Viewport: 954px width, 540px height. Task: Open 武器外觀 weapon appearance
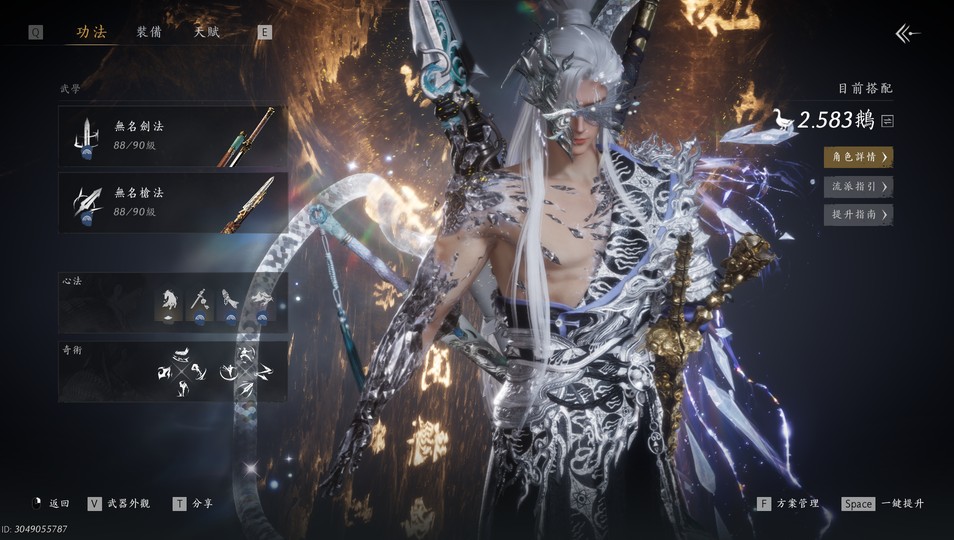click(120, 504)
